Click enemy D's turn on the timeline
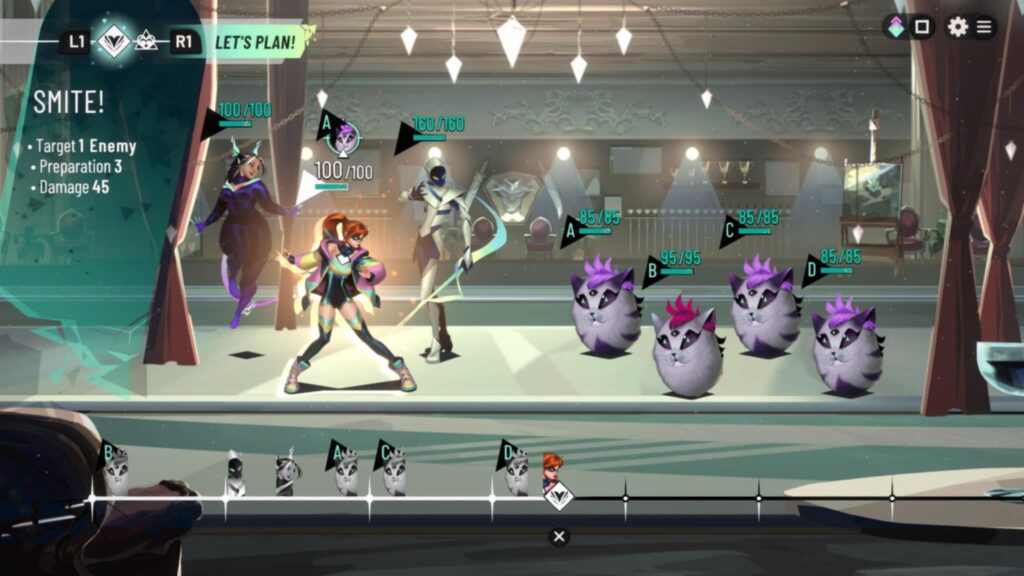The height and width of the screenshot is (576, 1024). pyautogui.click(x=517, y=470)
